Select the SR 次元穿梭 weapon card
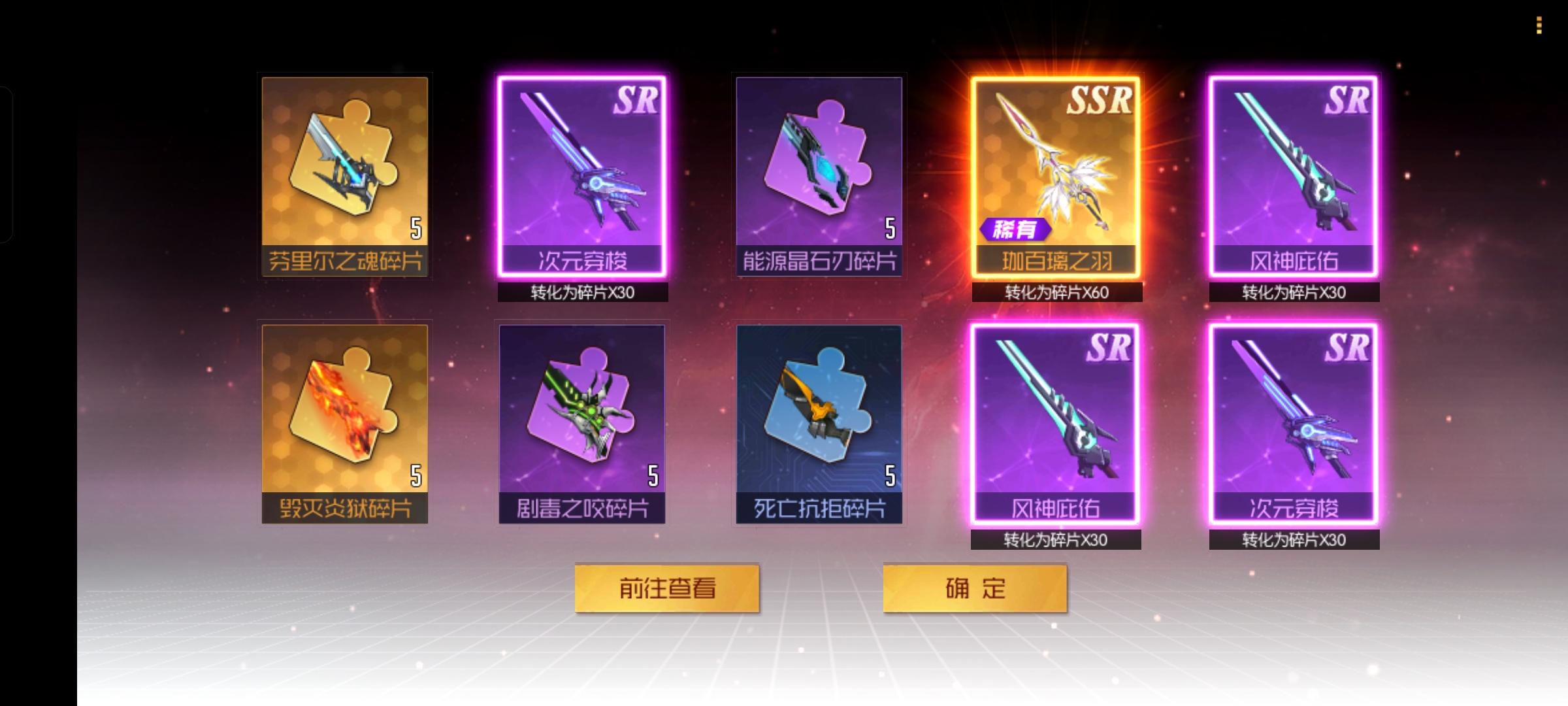 point(581,176)
